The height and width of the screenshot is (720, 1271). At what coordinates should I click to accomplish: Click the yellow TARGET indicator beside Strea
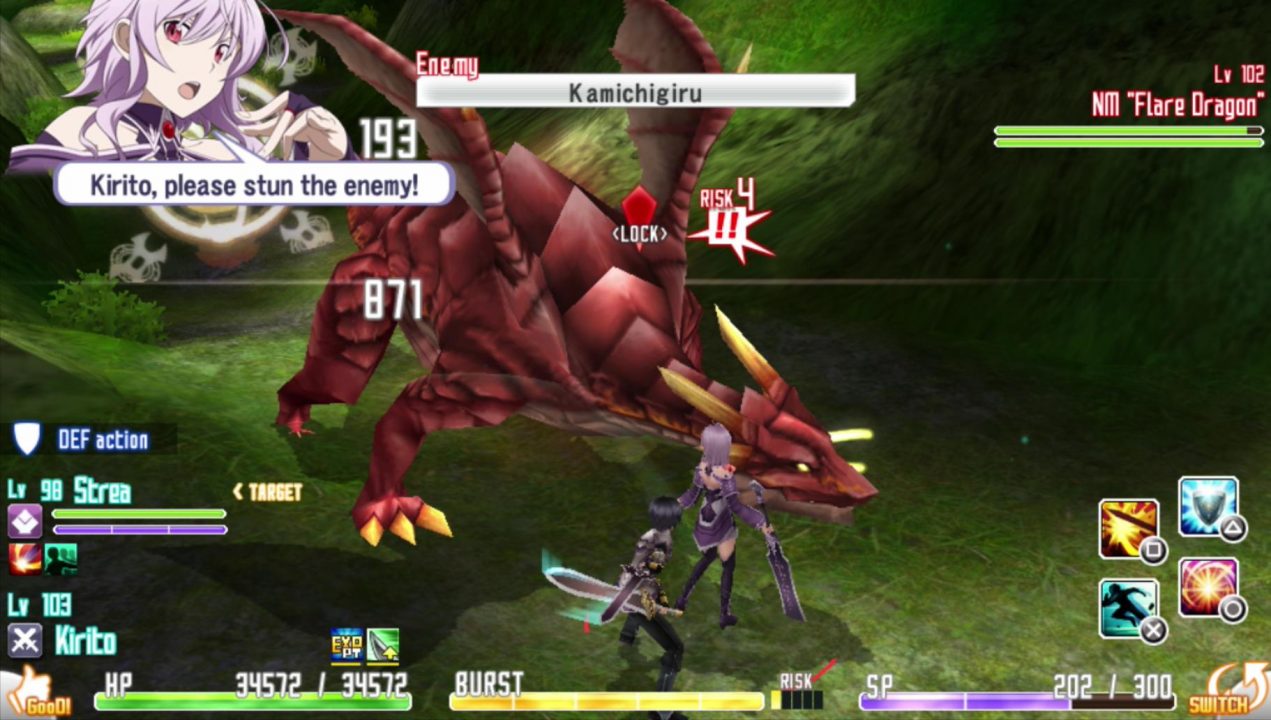click(x=267, y=492)
